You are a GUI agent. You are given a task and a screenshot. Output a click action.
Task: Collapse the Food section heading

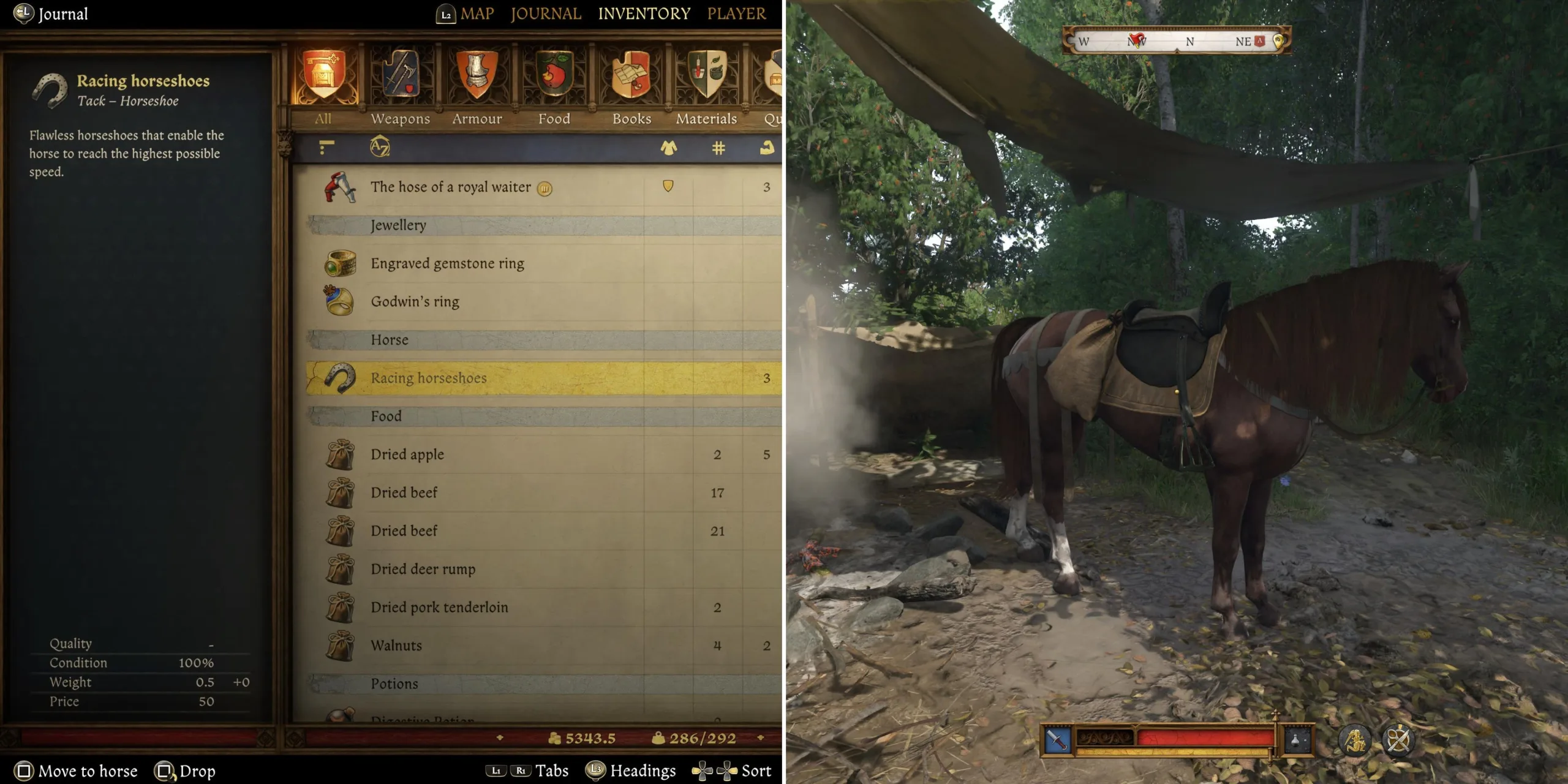pyautogui.click(x=386, y=416)
